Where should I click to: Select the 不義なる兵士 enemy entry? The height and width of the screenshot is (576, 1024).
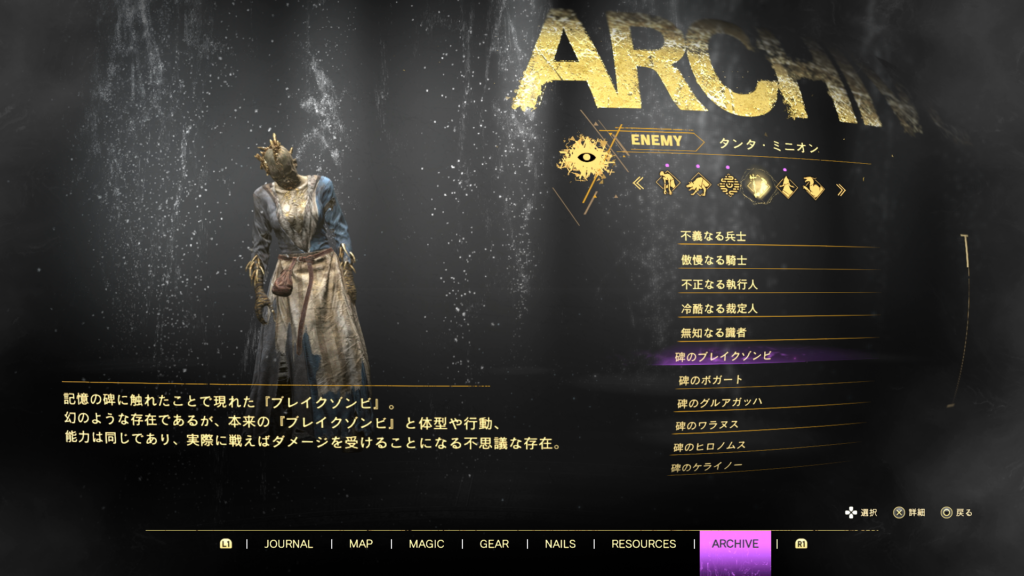[x=713, y=236]
